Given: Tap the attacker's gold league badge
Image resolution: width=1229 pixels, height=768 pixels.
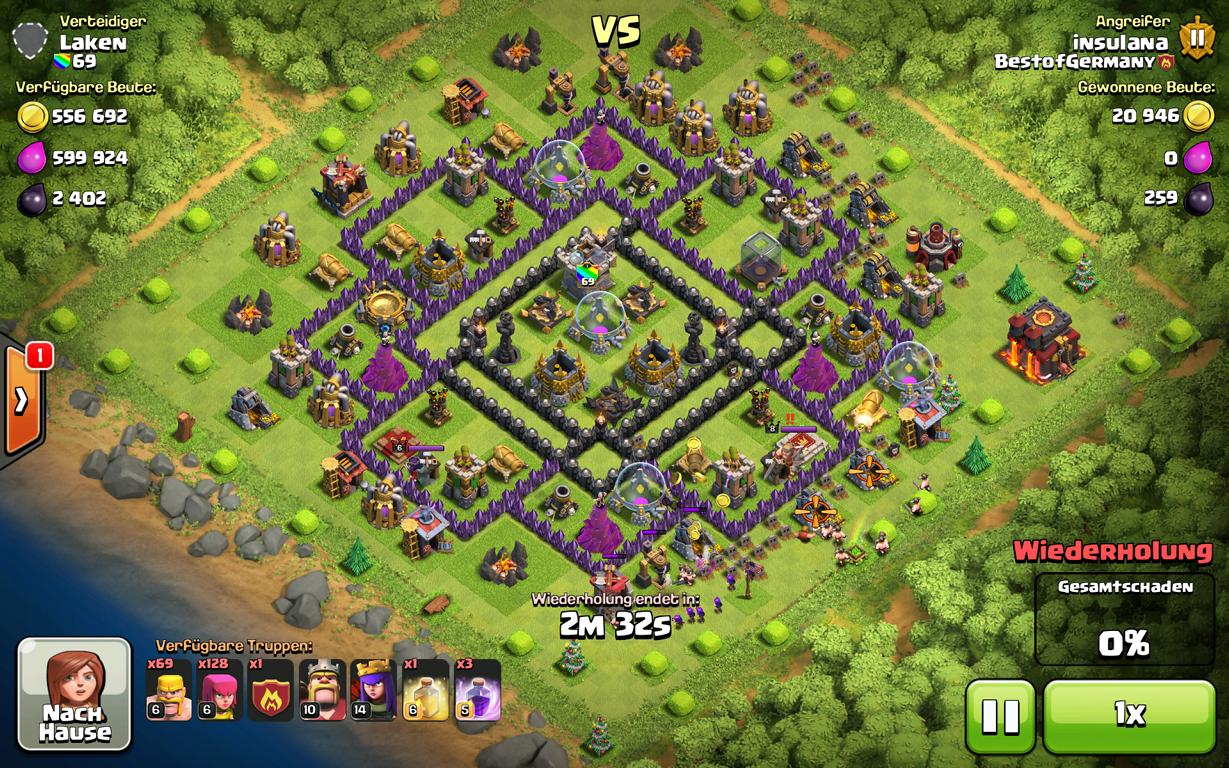Looking at the screenshot, I should pyautogui.click(x=1195, y=39).
